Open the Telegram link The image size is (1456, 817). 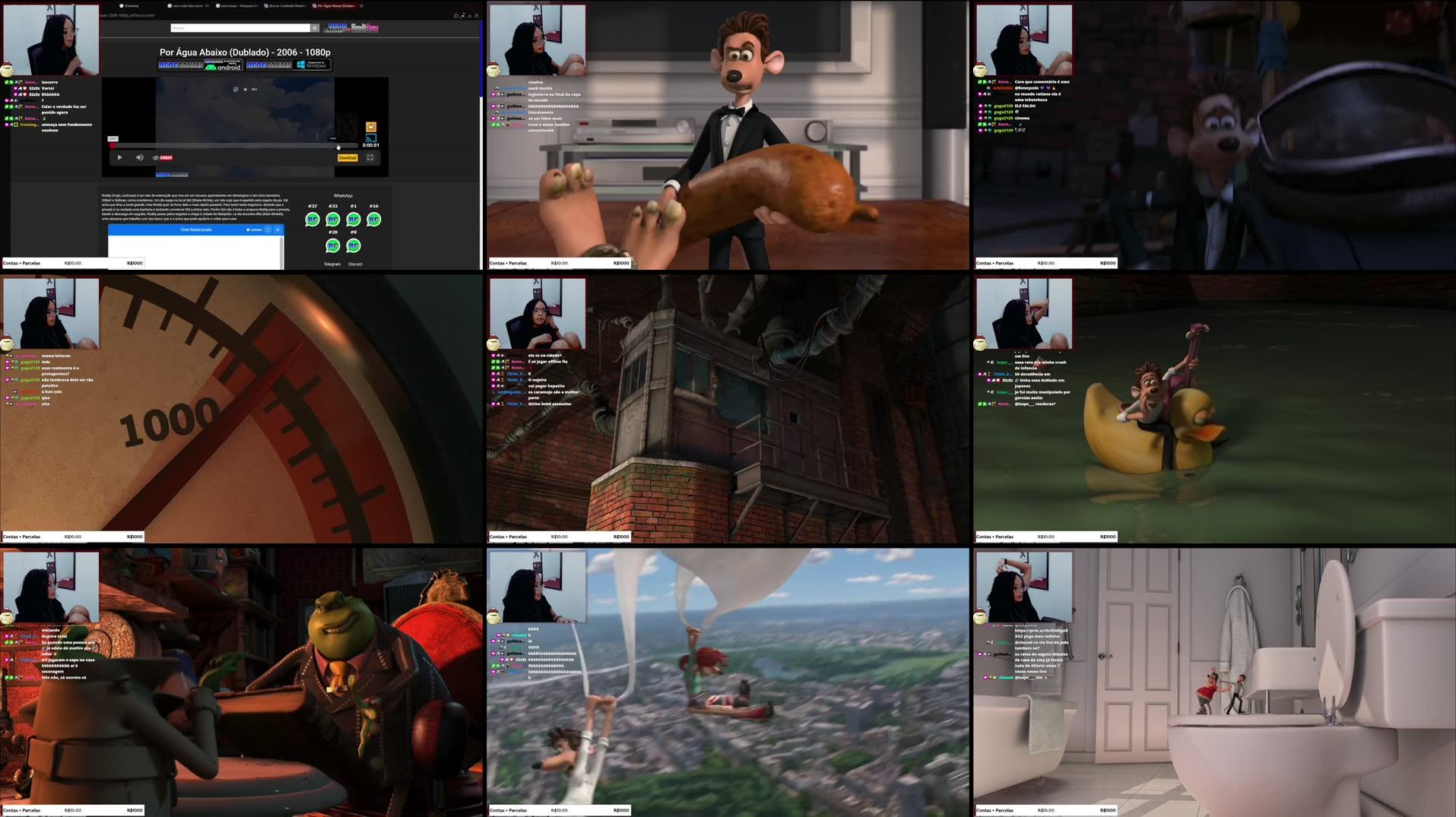tap(332, 264)
